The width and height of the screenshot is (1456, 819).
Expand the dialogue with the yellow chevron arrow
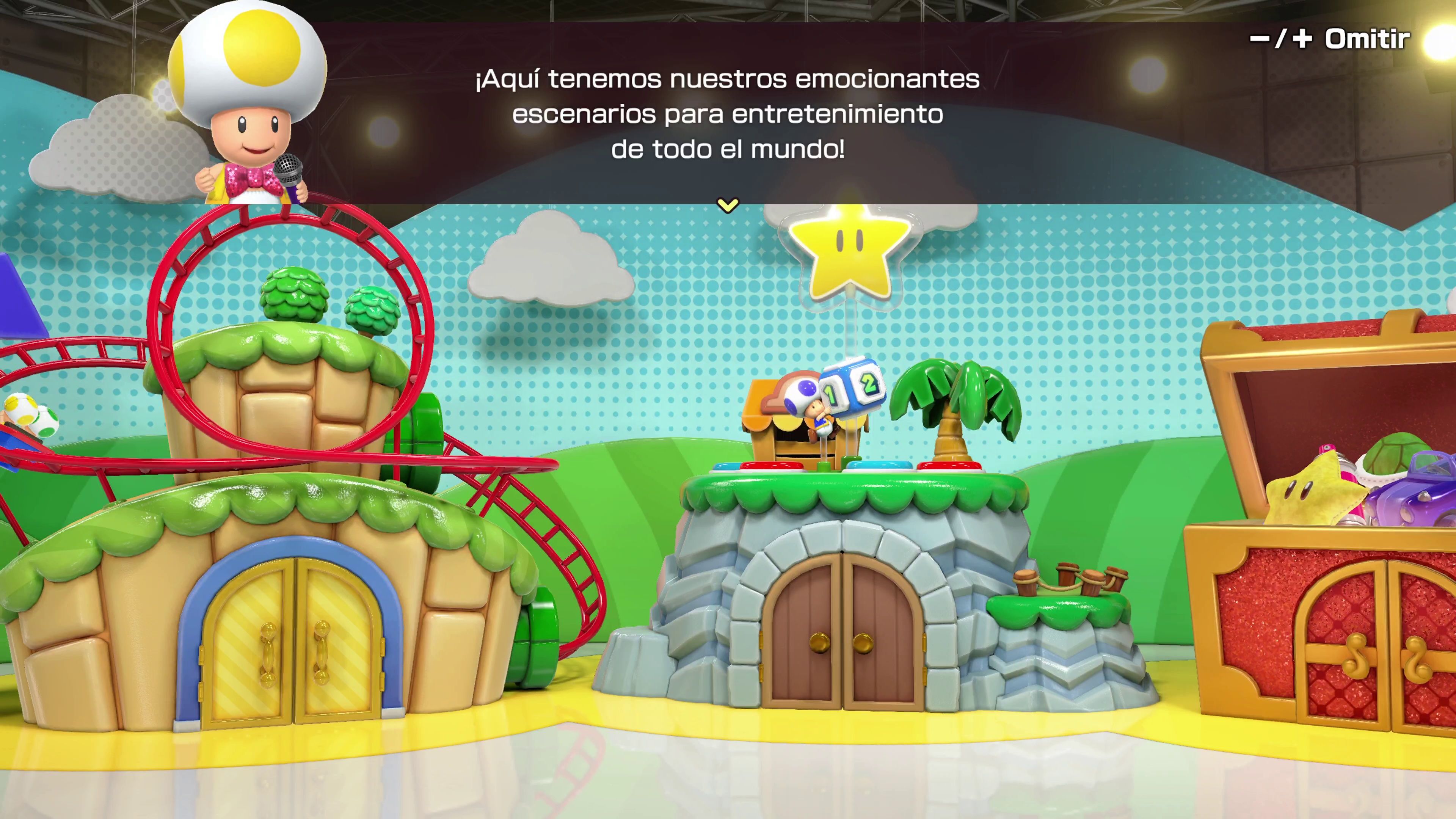[x=728, y=205]
